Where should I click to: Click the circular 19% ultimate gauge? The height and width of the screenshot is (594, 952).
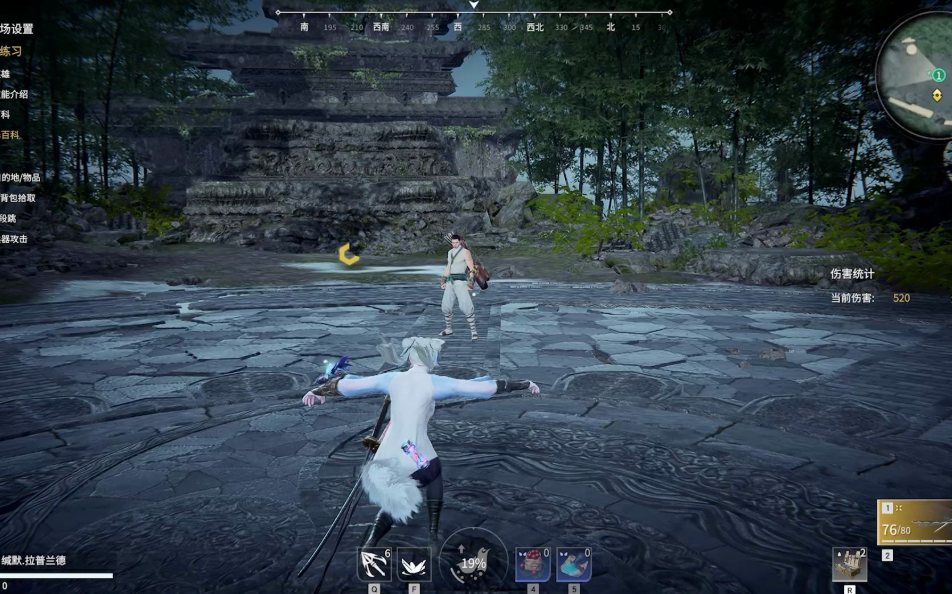473,562
